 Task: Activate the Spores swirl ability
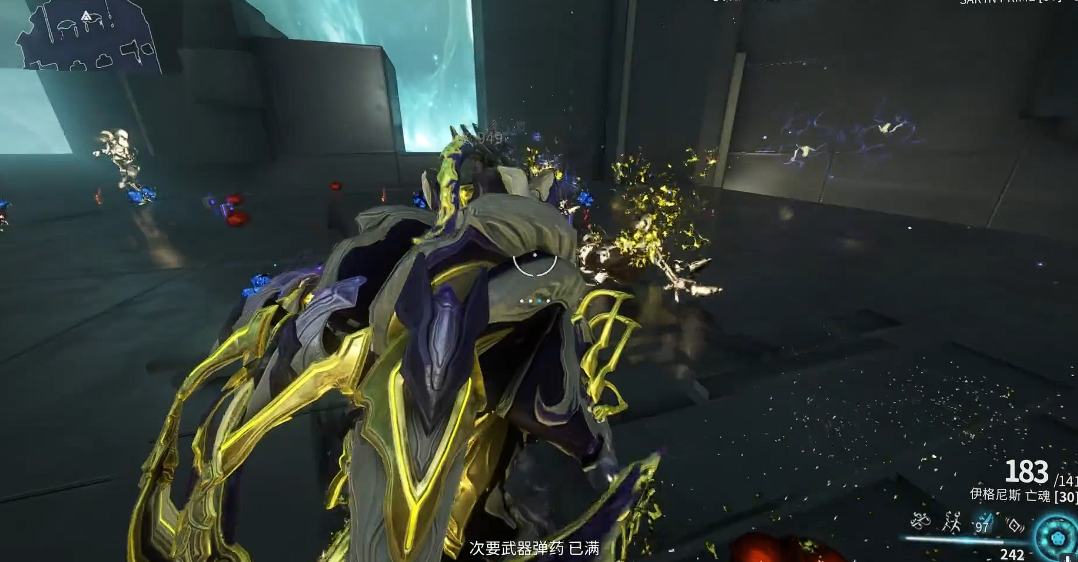point(920,521)
